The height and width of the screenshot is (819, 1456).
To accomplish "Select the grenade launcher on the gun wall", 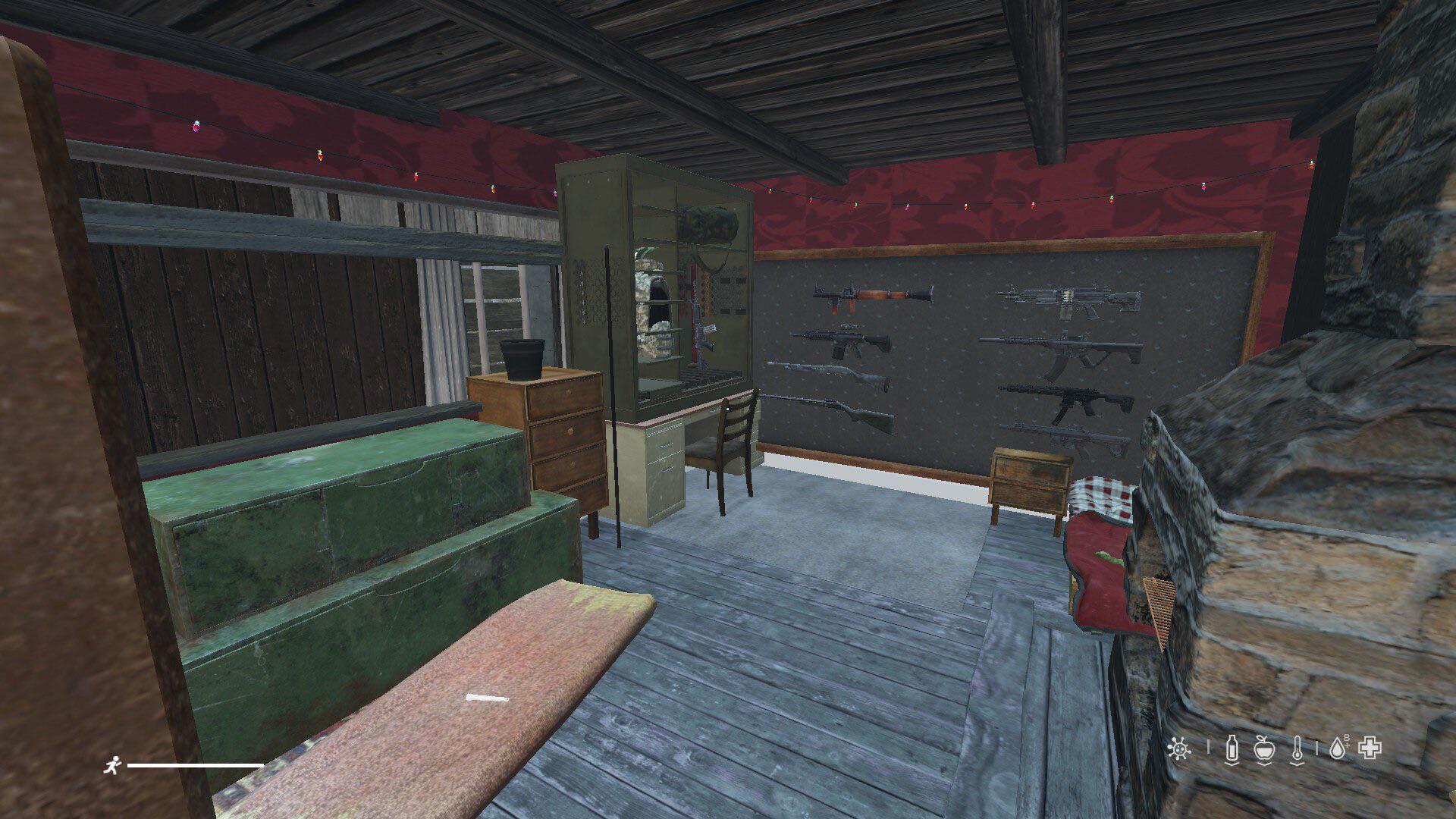I will (x=874, y=294).
